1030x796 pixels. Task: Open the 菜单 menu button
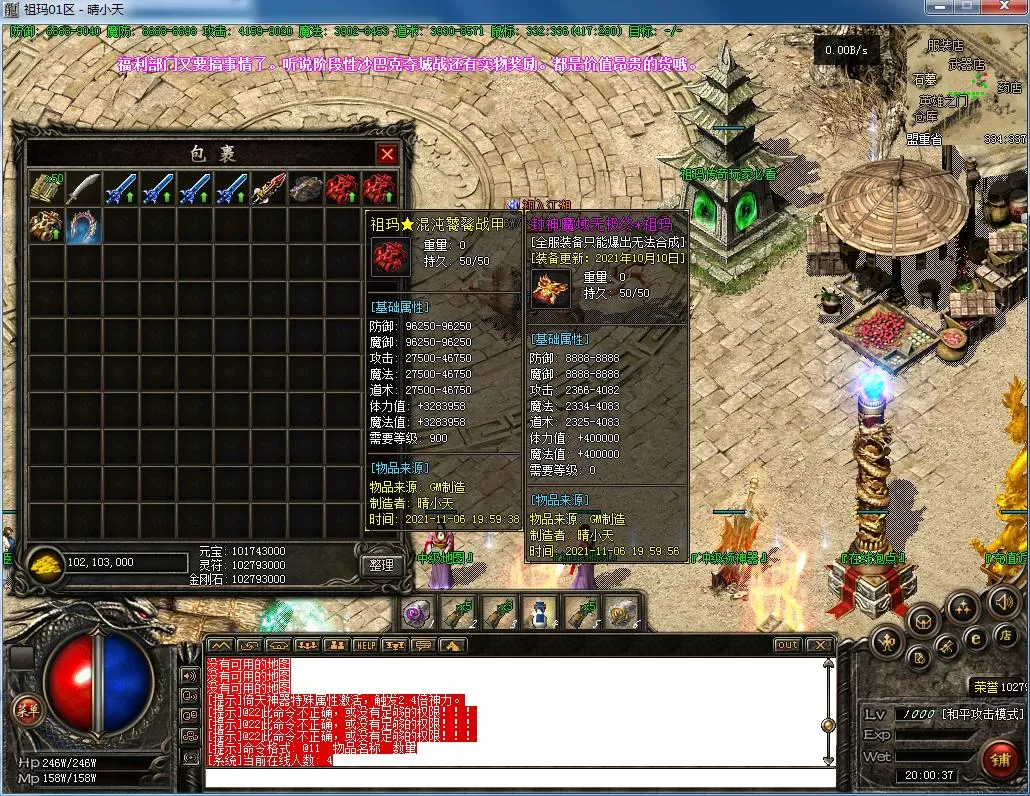click(27, 709)
